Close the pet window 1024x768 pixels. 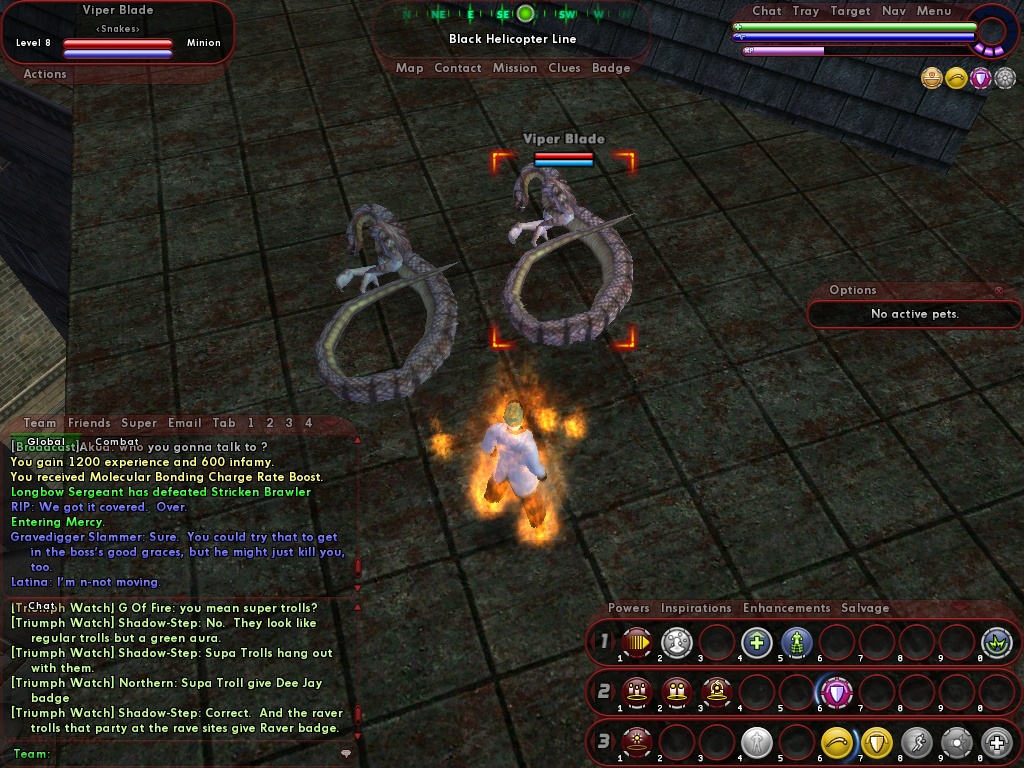998,290
